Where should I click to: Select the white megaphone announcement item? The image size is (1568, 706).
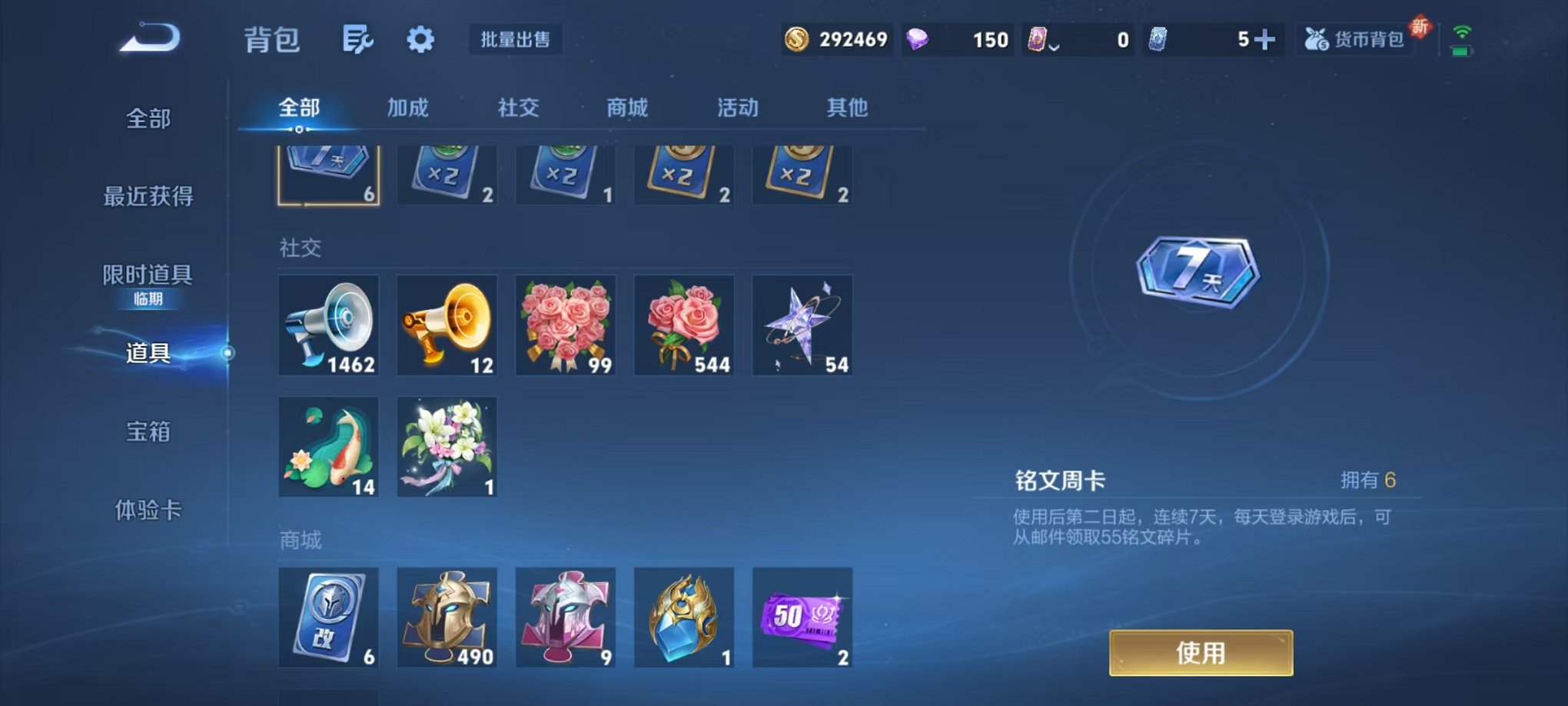[x=328, y=325]
